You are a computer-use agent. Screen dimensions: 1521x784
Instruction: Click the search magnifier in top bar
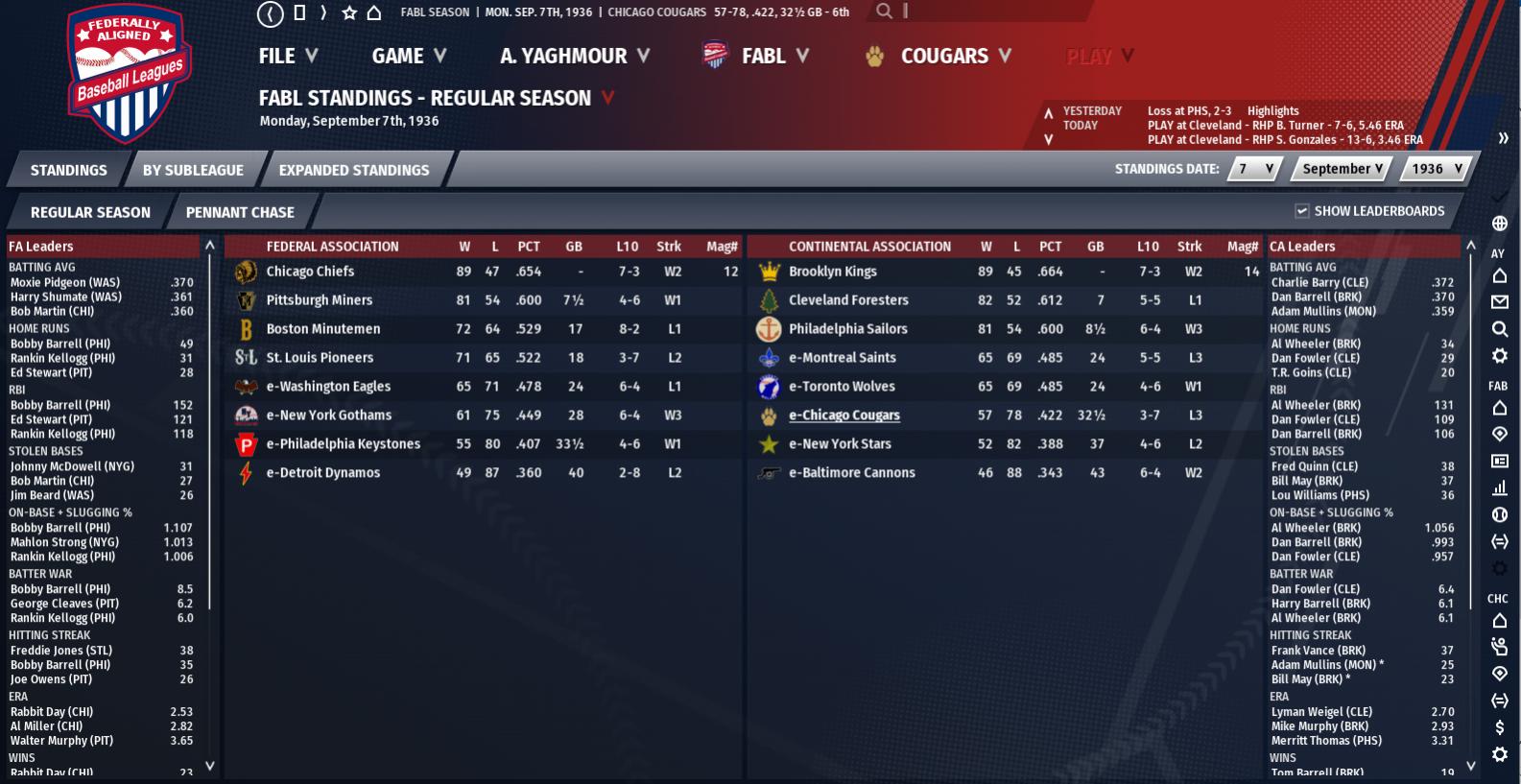pos(884,12)
